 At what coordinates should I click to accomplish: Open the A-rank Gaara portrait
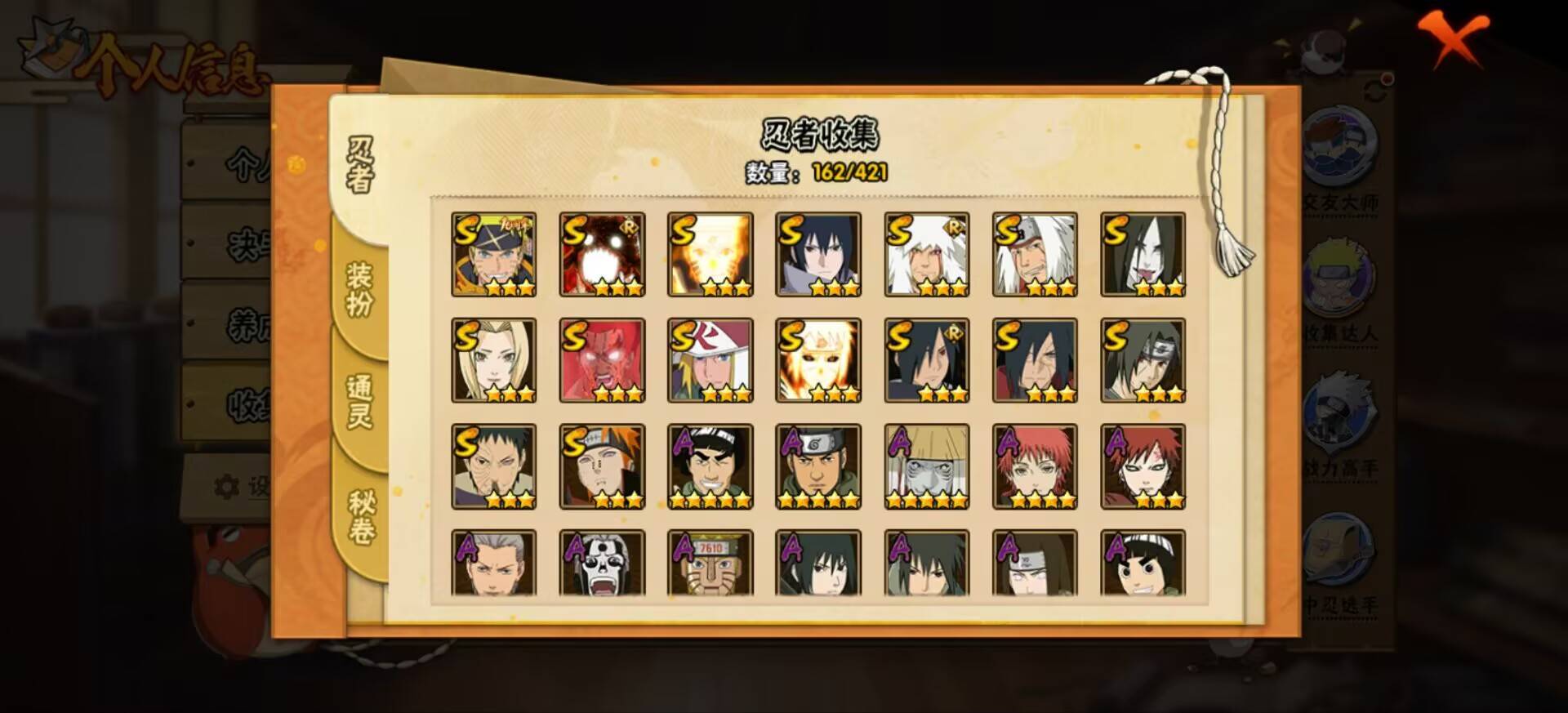(1143, 466)
